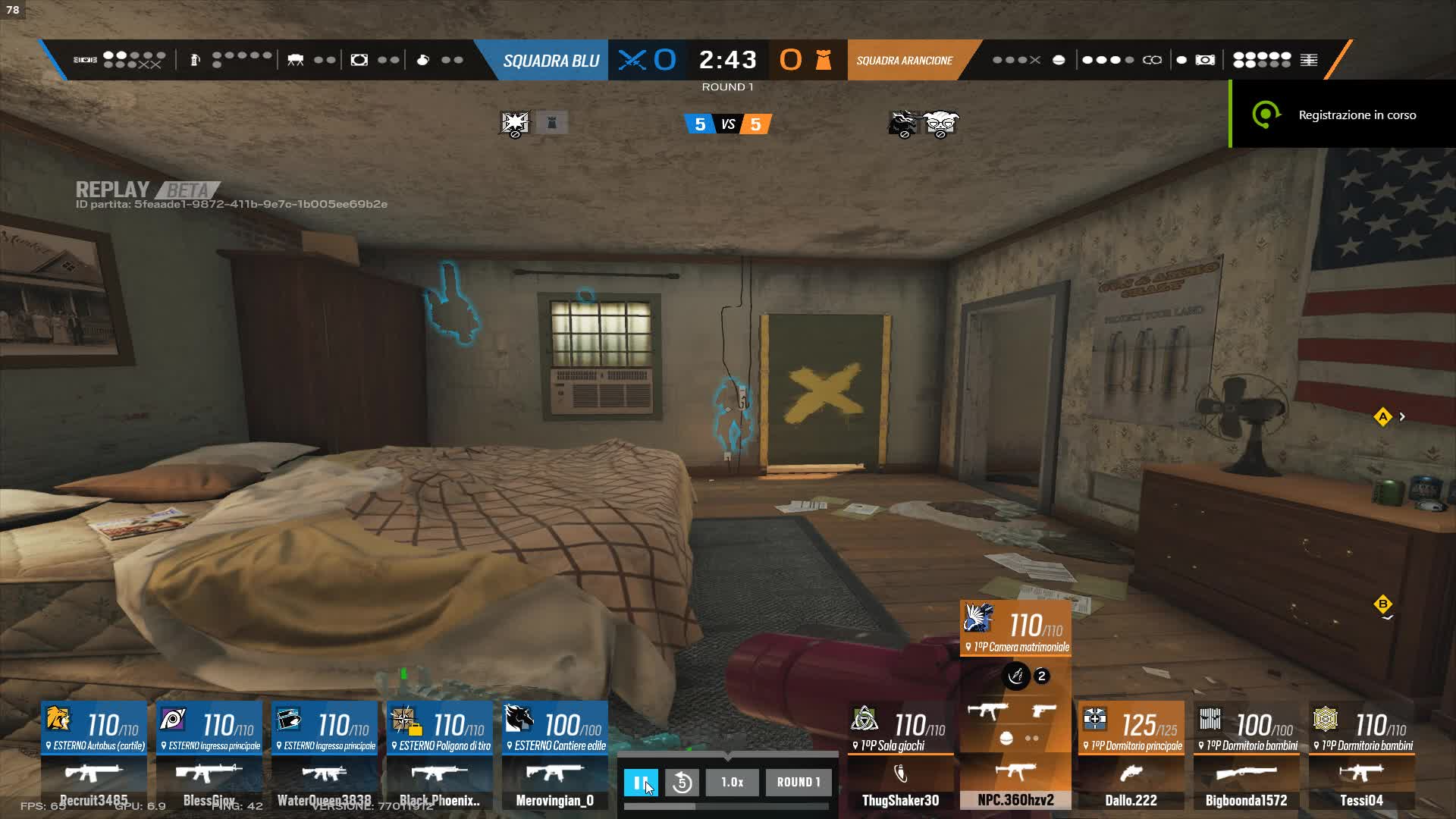Click the rewind 5 seconds icon
This screenshot has height=819, width=1456.
point(682,782)
